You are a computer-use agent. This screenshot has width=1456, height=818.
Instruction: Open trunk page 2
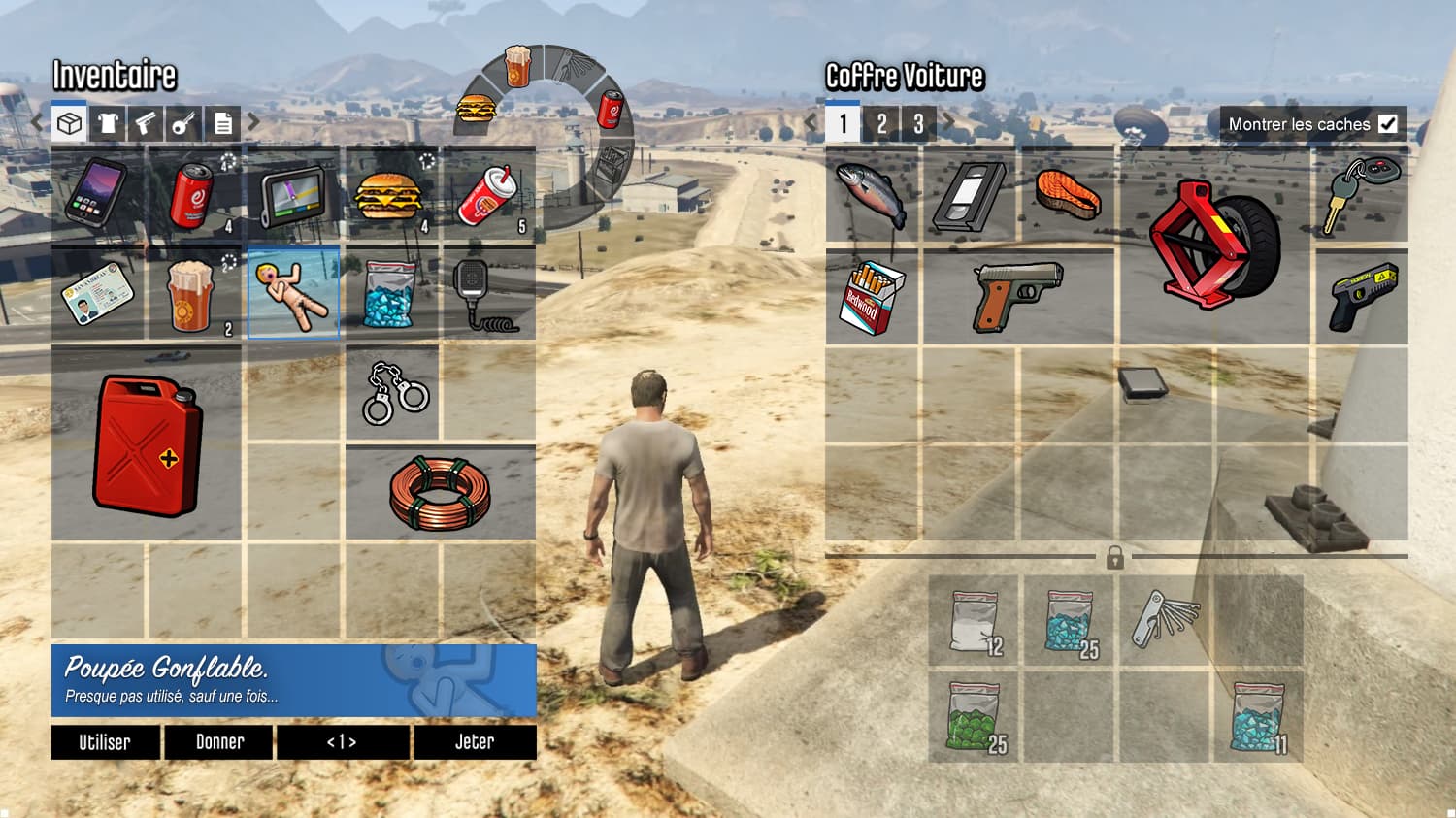(x=882, y=123)
